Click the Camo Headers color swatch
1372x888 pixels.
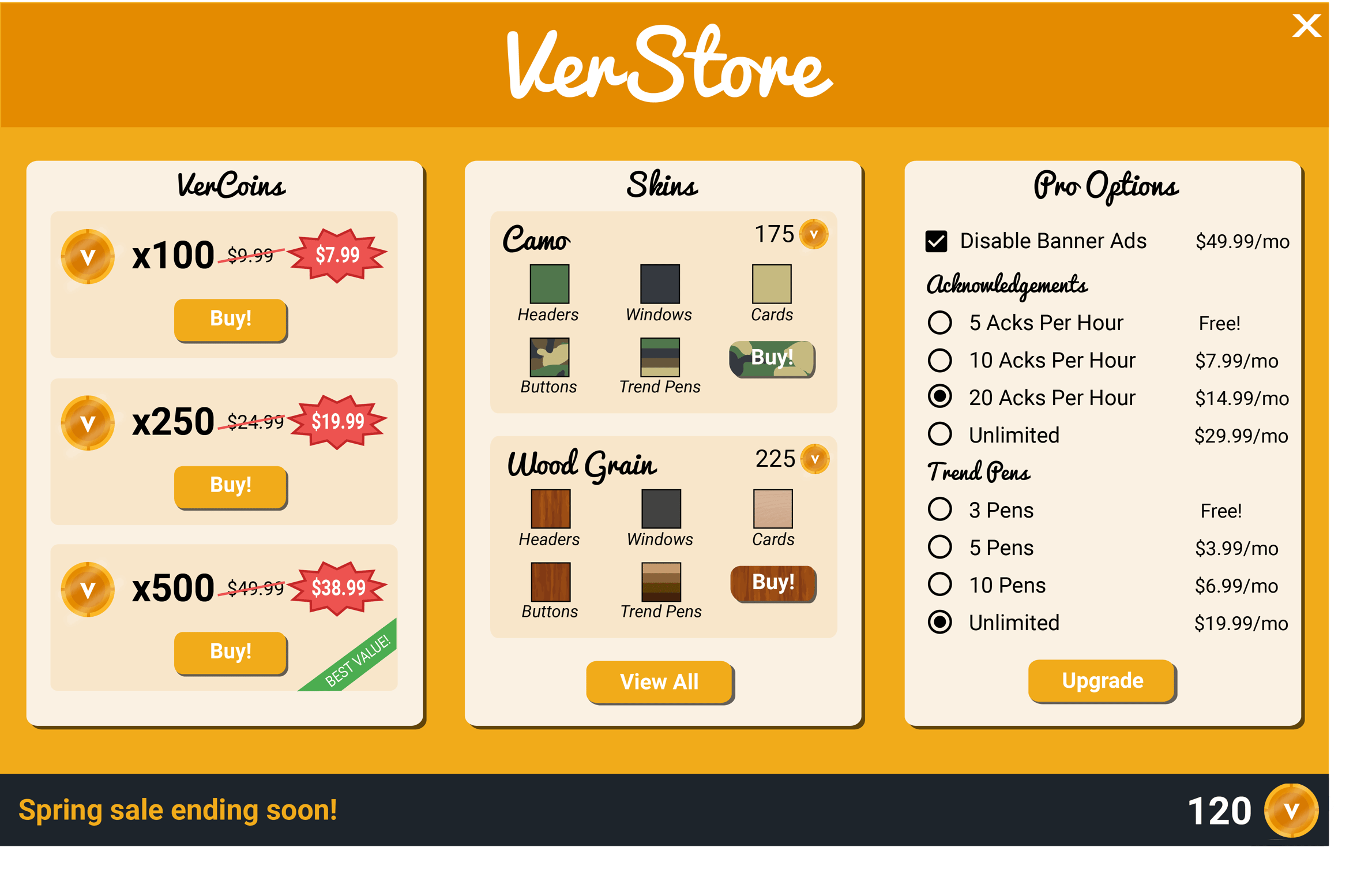tap(549, 284)
